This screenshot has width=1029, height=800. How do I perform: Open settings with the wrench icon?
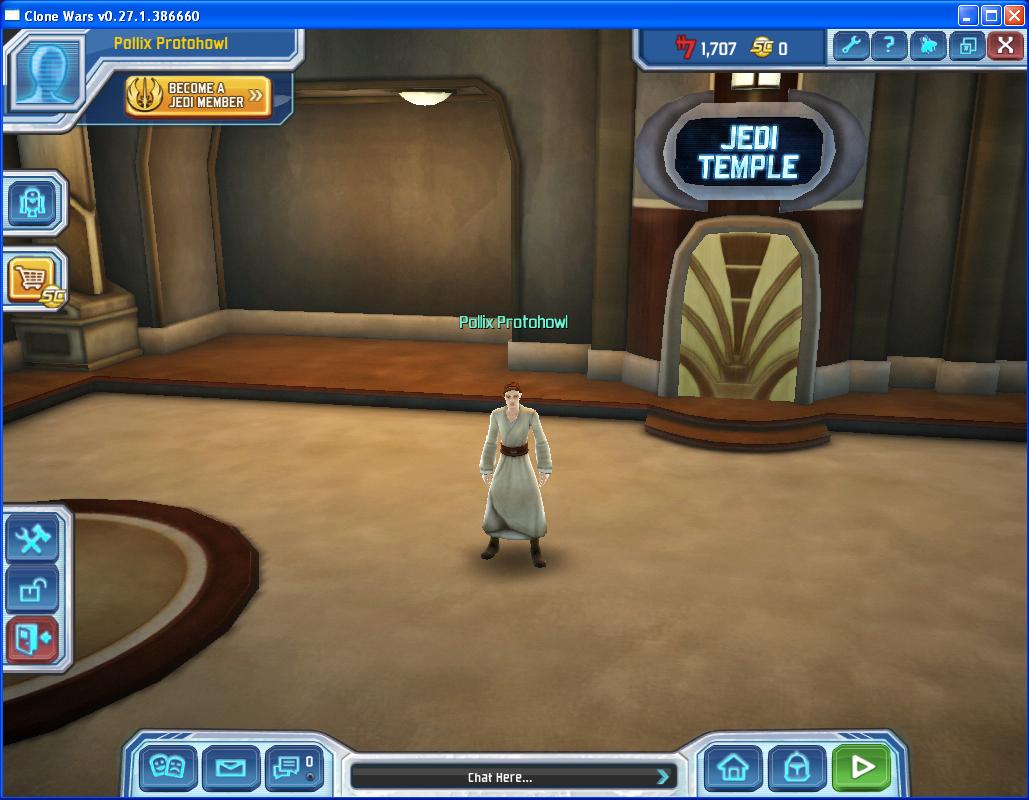pyautogui.click(x=850, y=46)
